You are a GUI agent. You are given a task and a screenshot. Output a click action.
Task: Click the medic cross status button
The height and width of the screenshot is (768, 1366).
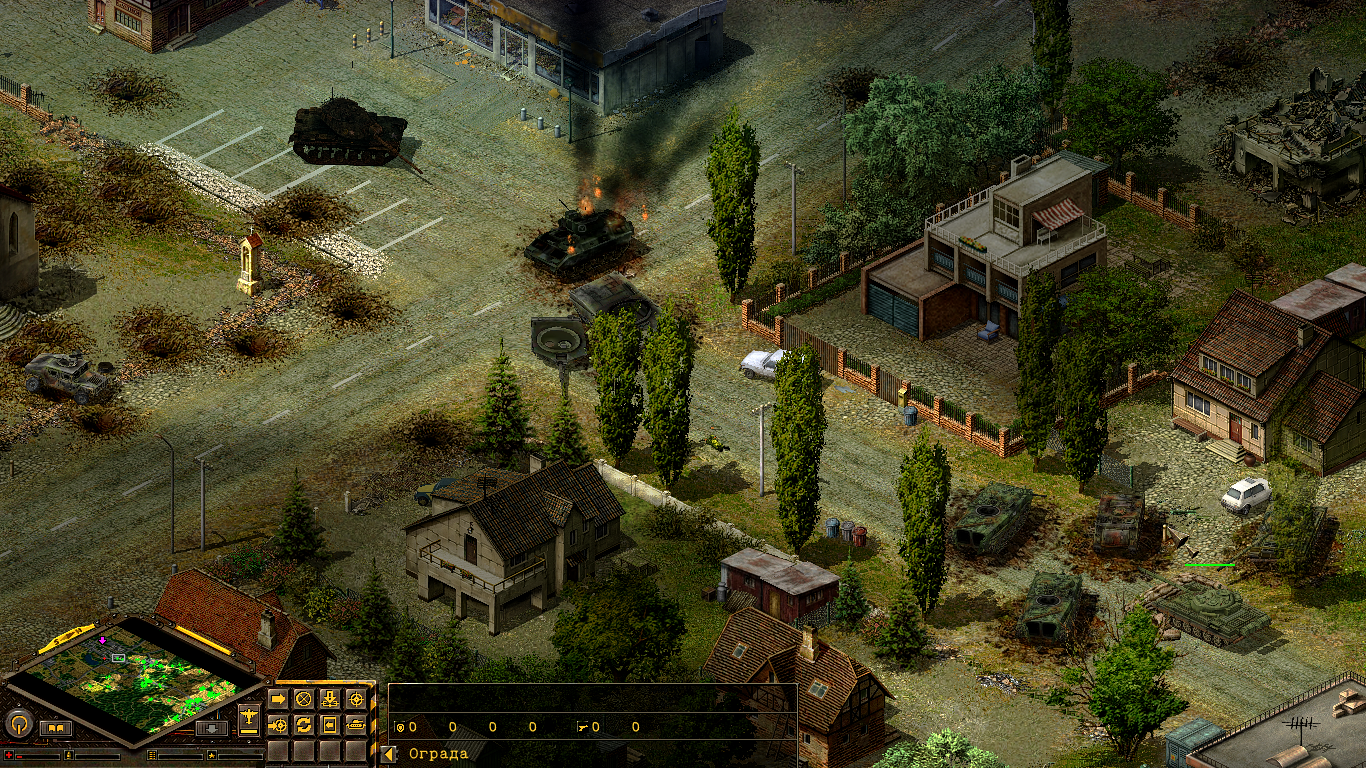9,755
